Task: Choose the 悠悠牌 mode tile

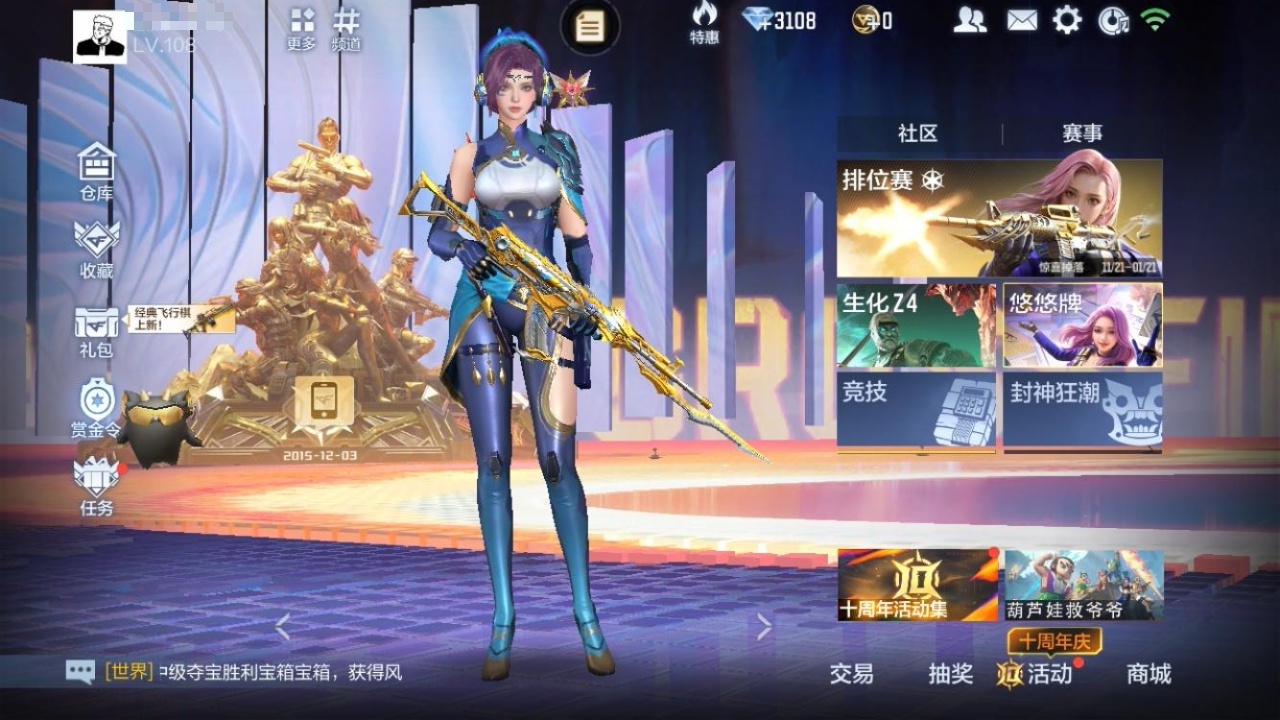Action: (1083, 325)
